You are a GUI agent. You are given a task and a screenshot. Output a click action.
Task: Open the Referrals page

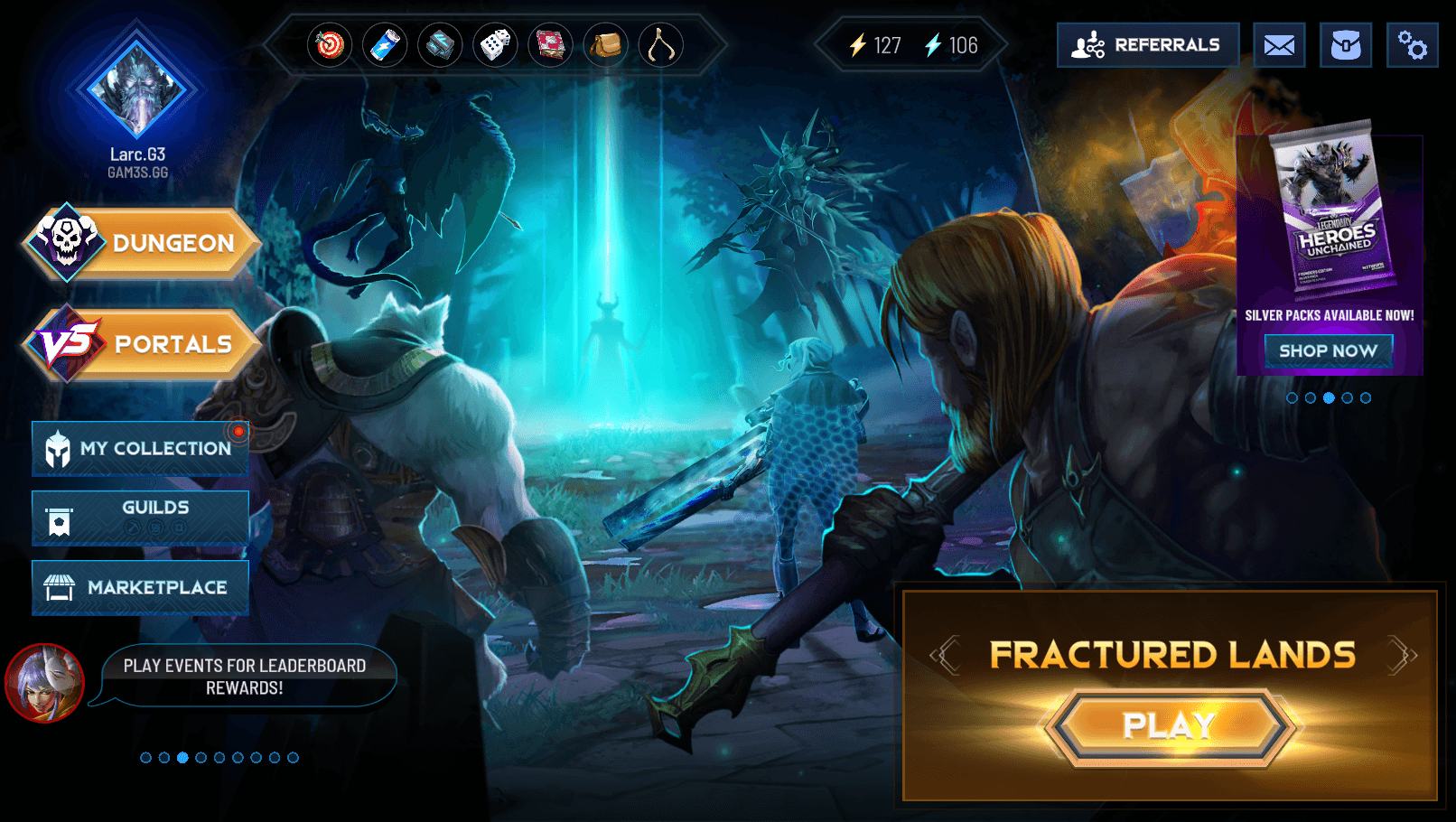point(1147,45)
